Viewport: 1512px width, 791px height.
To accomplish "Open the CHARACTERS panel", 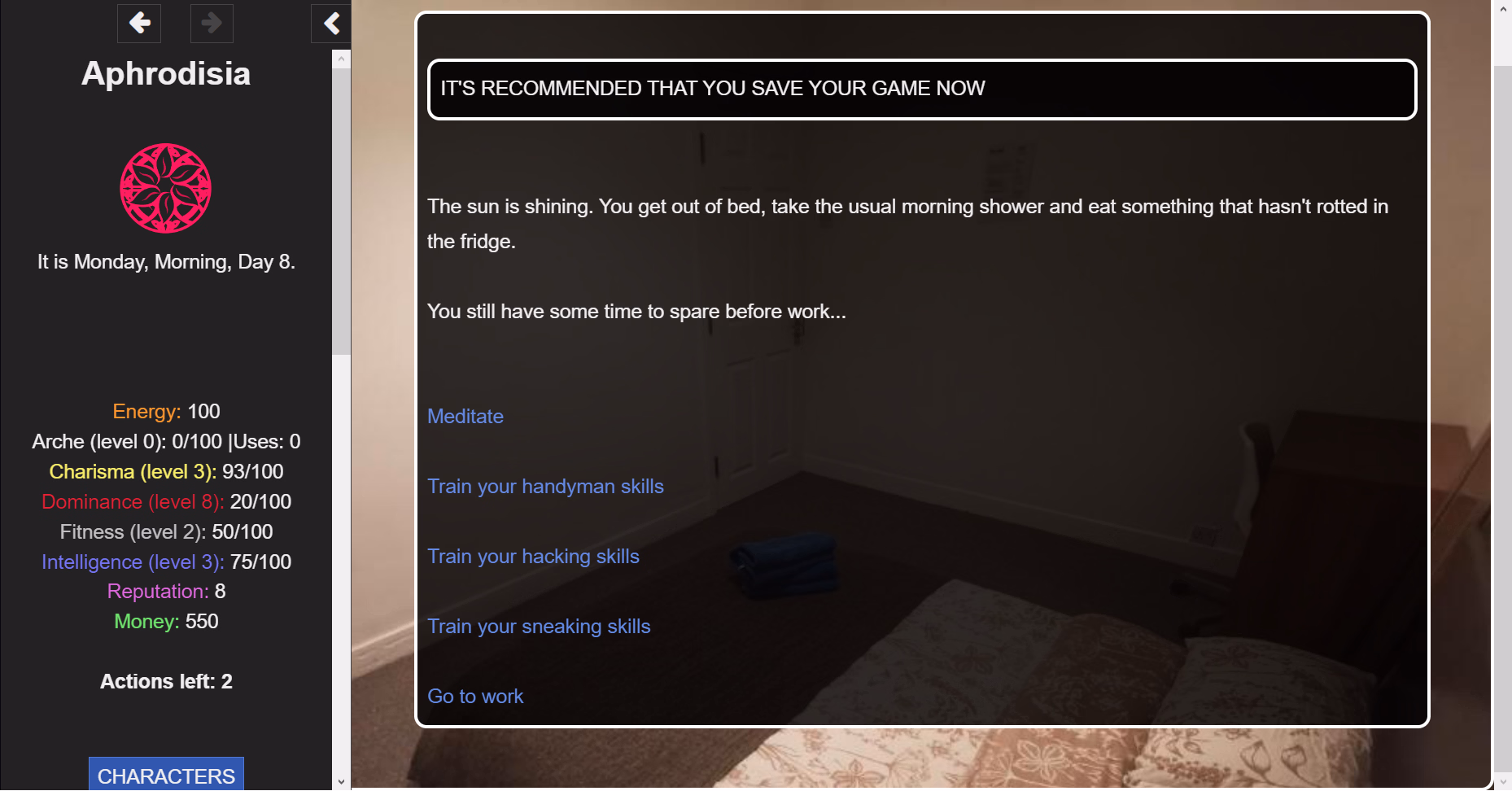I will [x=165, y=776].
